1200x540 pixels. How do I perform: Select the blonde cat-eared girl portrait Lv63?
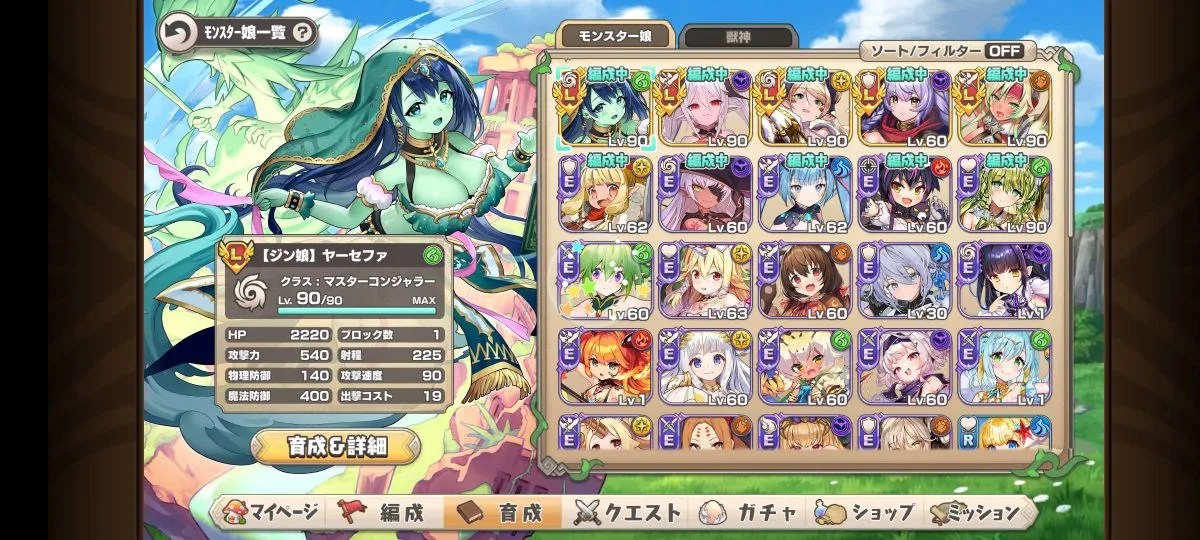(705, 281)
